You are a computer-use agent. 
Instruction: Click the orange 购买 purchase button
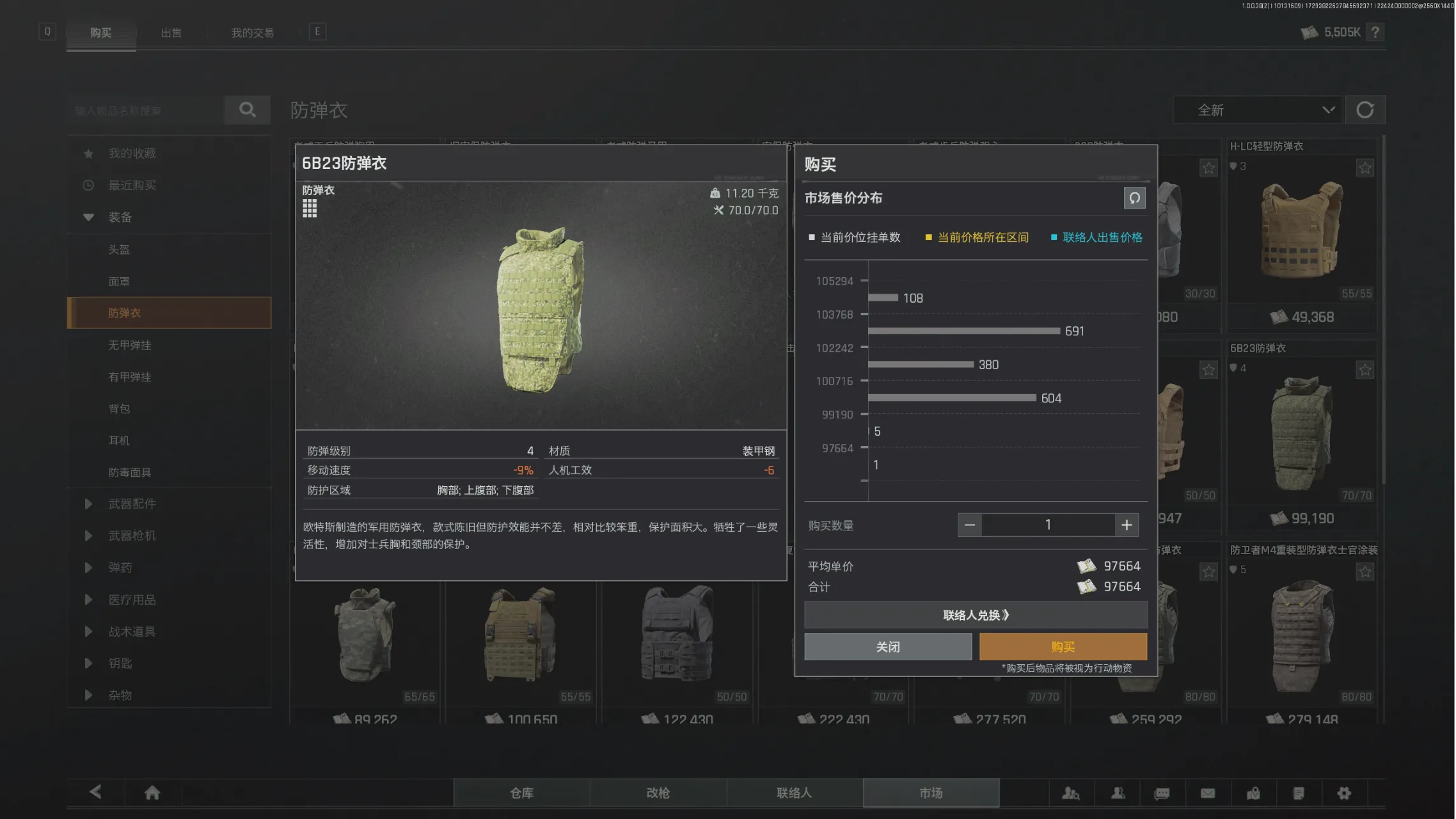[1063, 646]
